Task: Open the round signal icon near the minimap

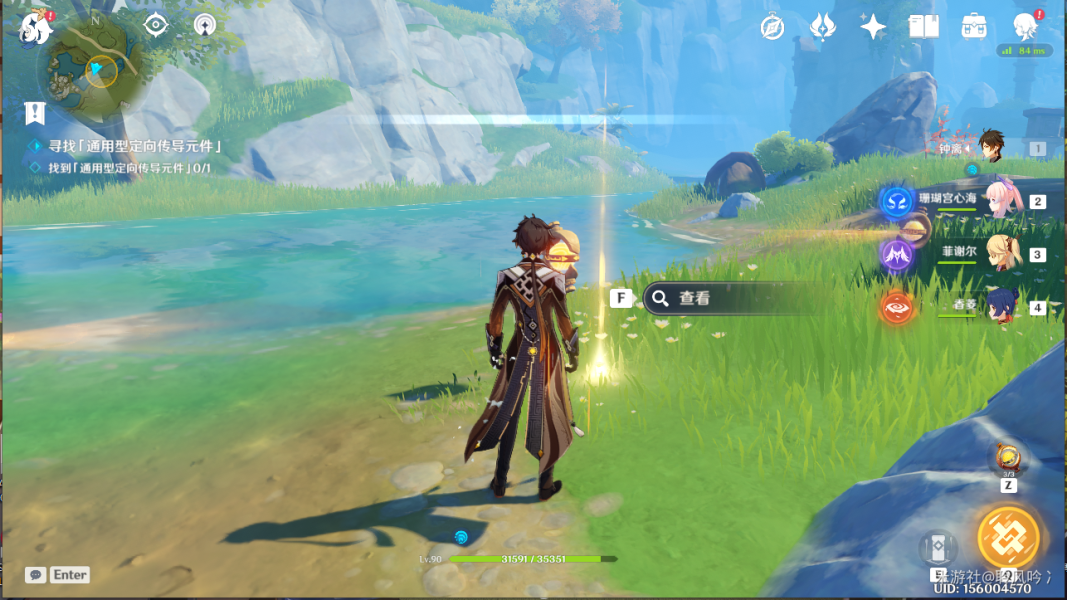Action: [x=205, y=25]
